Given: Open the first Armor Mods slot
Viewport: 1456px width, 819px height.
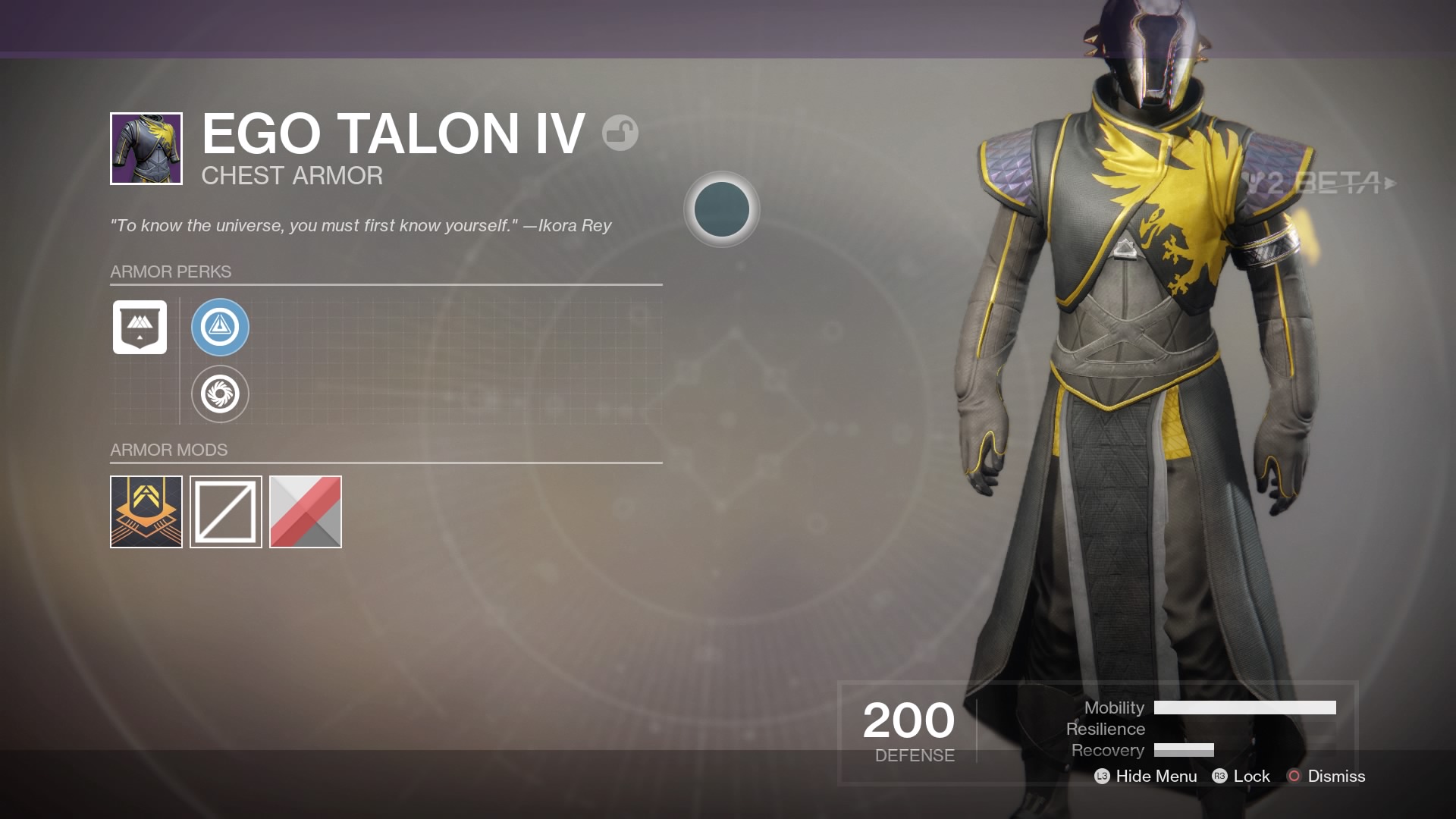Looking at the screenshot, I should click(x=146, y=512).
